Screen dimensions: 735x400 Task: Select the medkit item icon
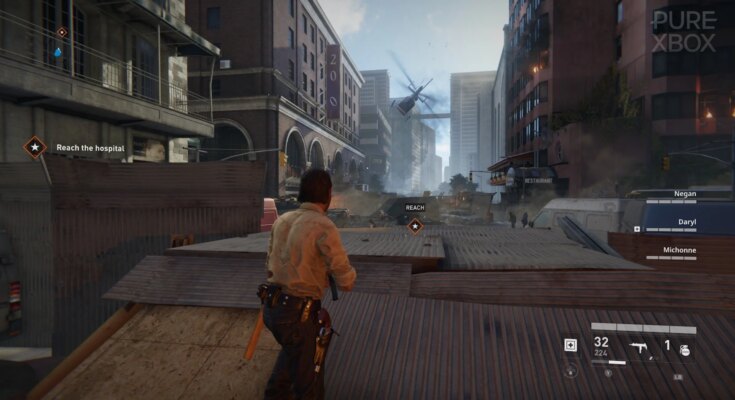tap(570, 345)
